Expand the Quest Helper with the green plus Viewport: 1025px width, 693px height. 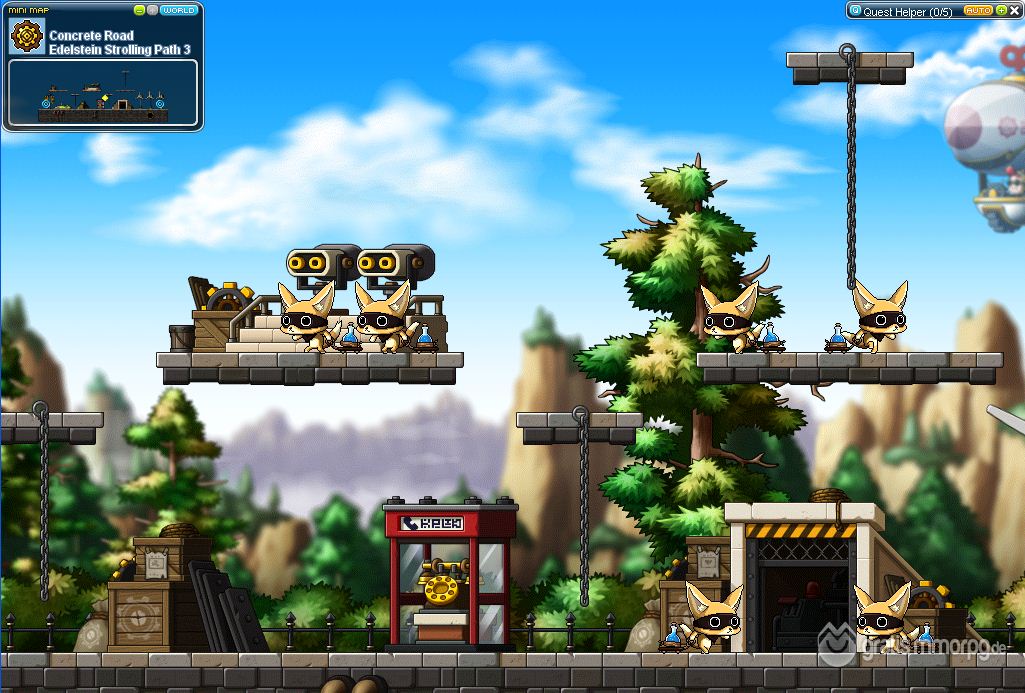(x=1001, y=11)
